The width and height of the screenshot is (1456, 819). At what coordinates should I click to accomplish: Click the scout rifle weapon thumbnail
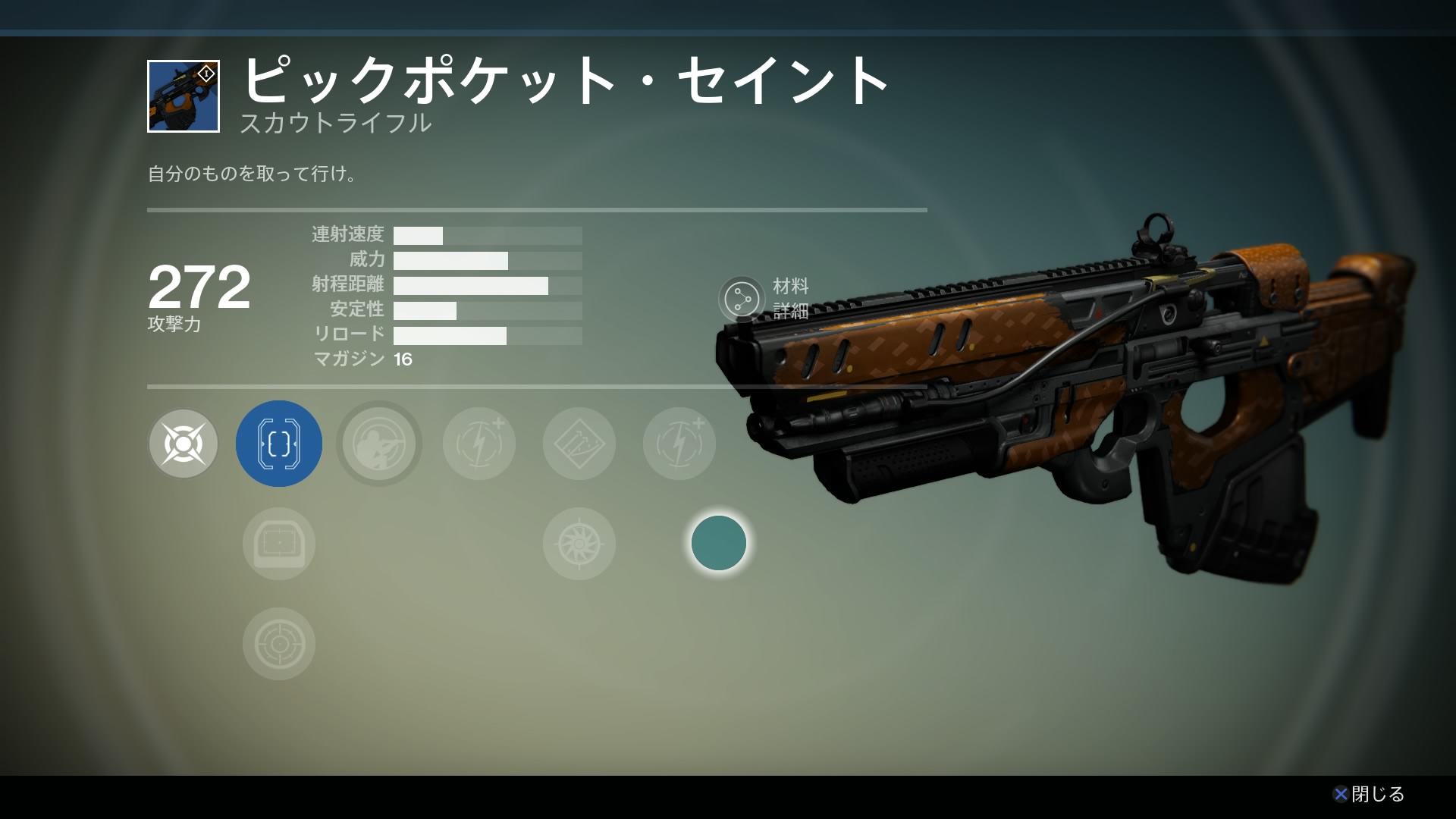point(184,96)
